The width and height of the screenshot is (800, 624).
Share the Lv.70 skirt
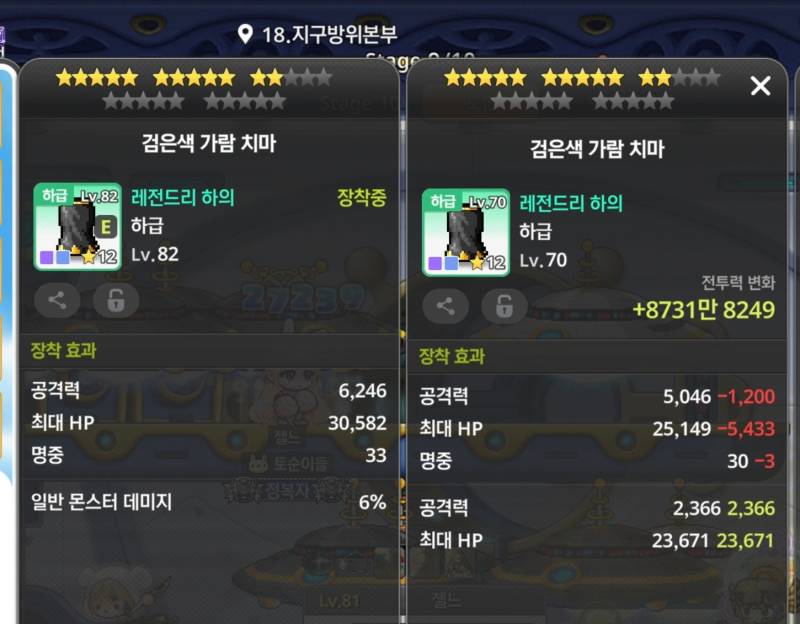click(x=445, y=306)
